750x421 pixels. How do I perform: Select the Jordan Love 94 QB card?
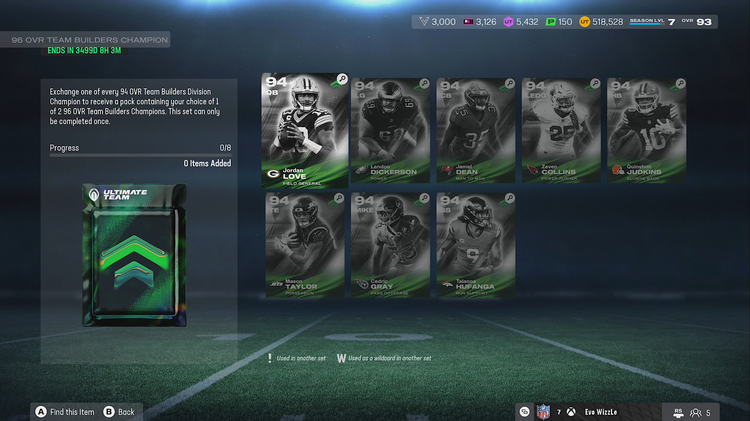tap(305, 130)
